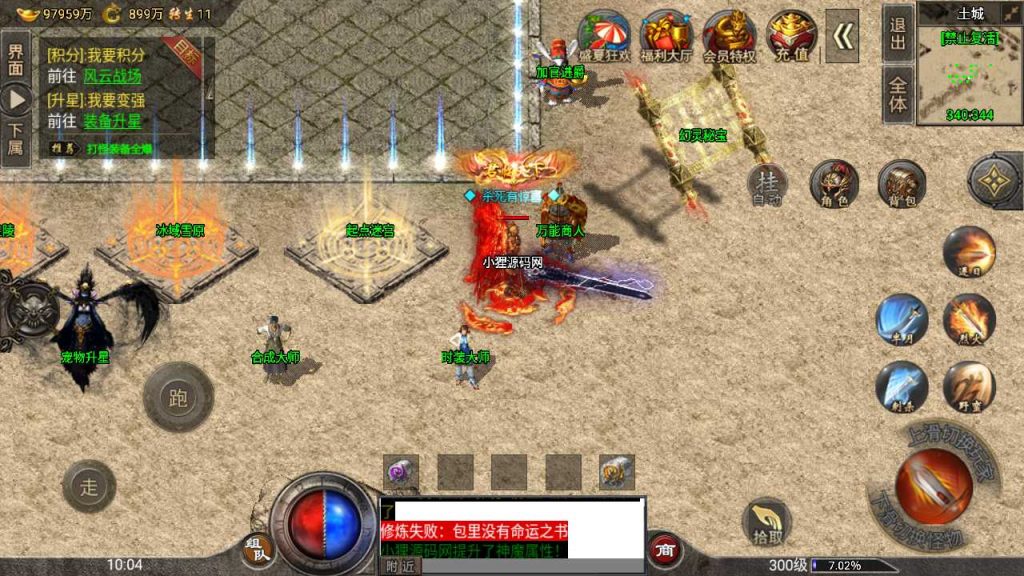
Task: Follow the 风云战场 quest link
Action: [x=112, y=76]
